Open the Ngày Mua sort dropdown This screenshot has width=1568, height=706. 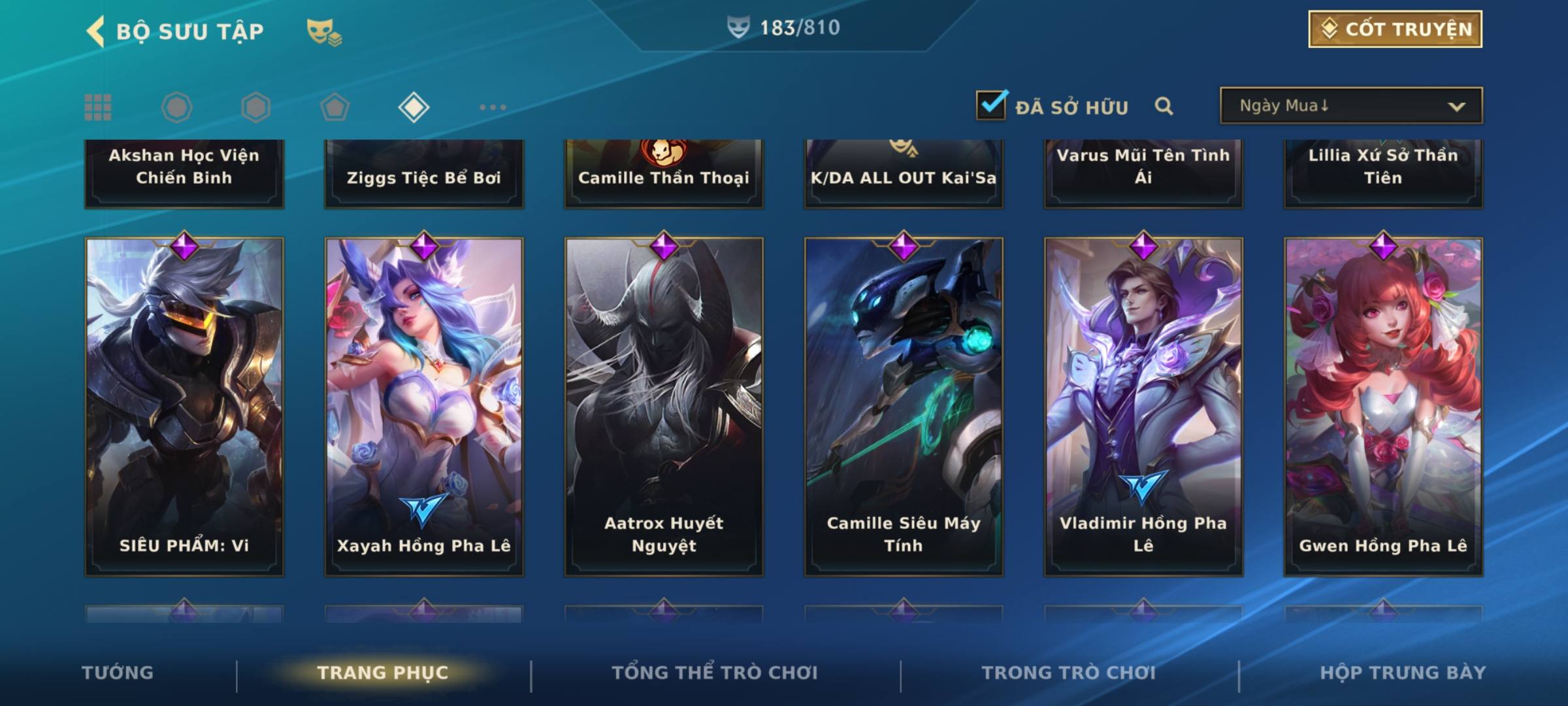pyautogui.click(x=1350, y=106)
